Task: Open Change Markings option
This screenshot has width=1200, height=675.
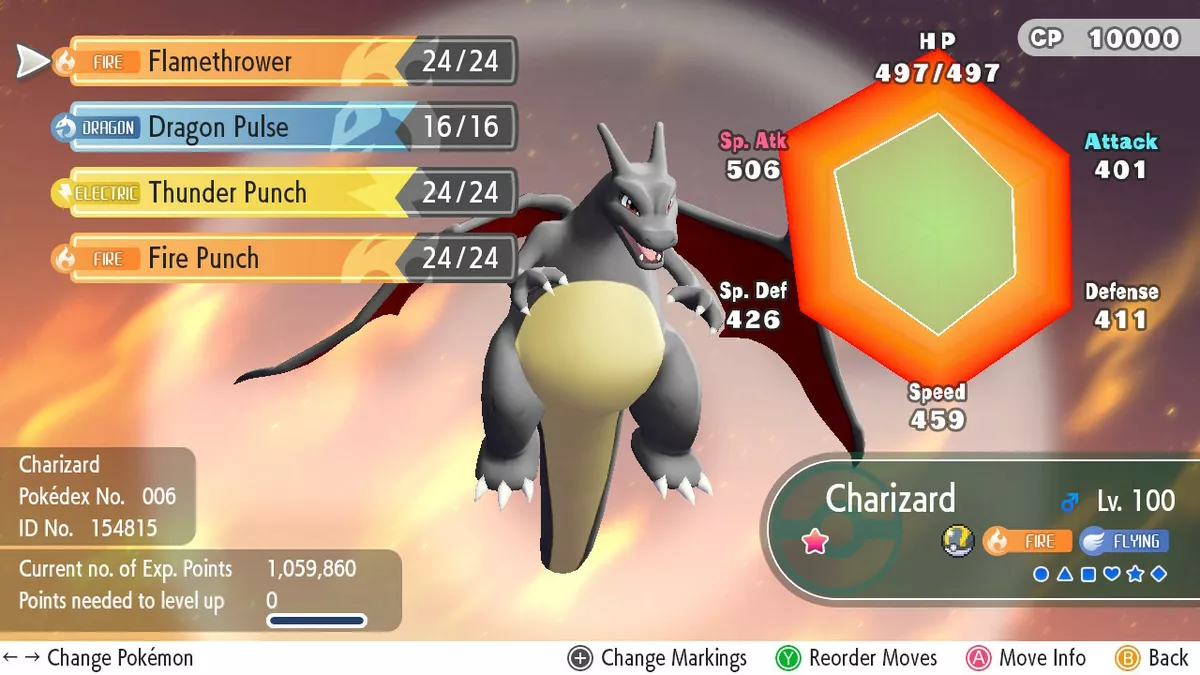Action: click(x=658, y=658)
